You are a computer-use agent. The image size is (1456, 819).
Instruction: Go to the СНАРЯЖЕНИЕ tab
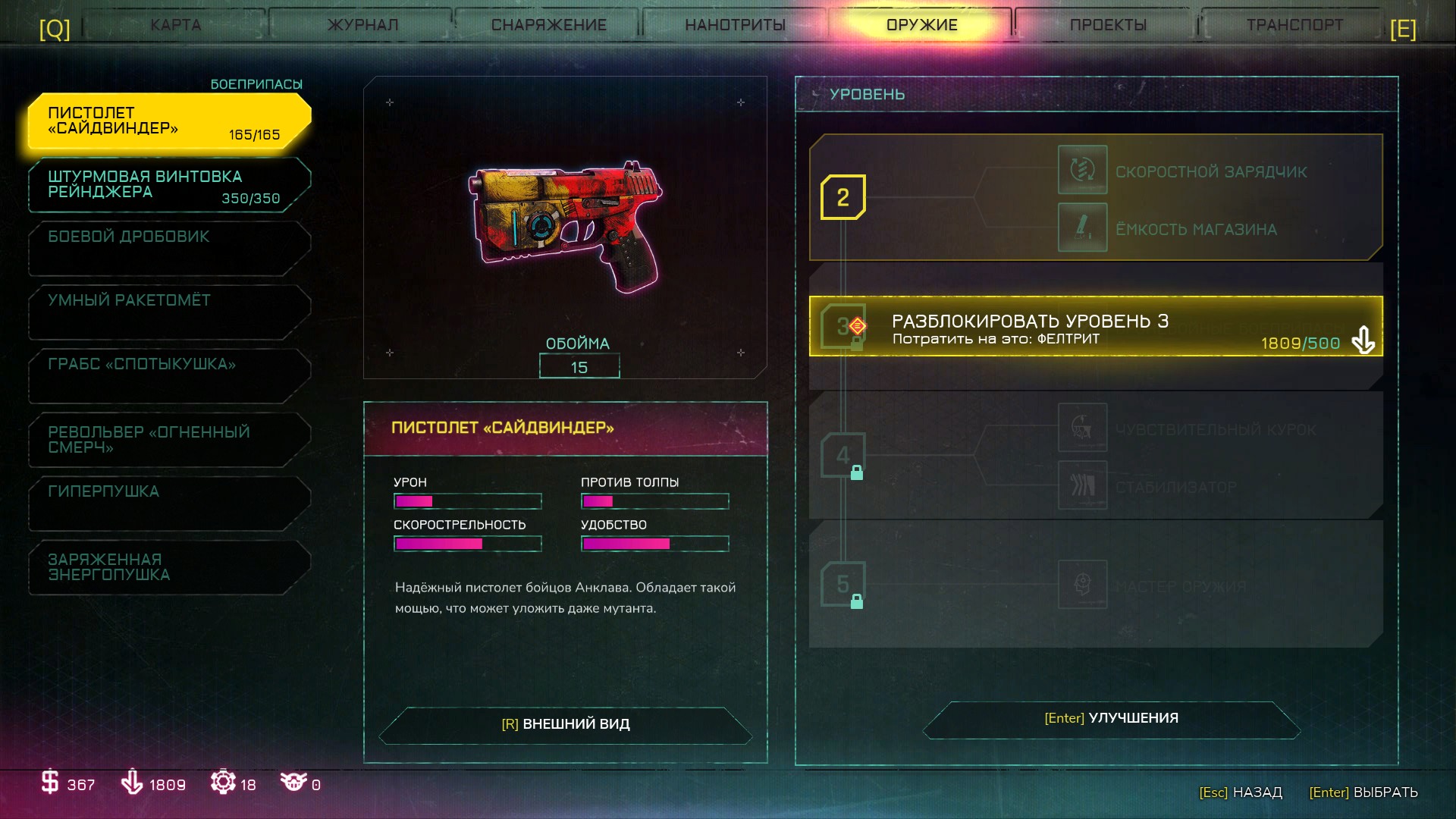click(x=548, y=25)
